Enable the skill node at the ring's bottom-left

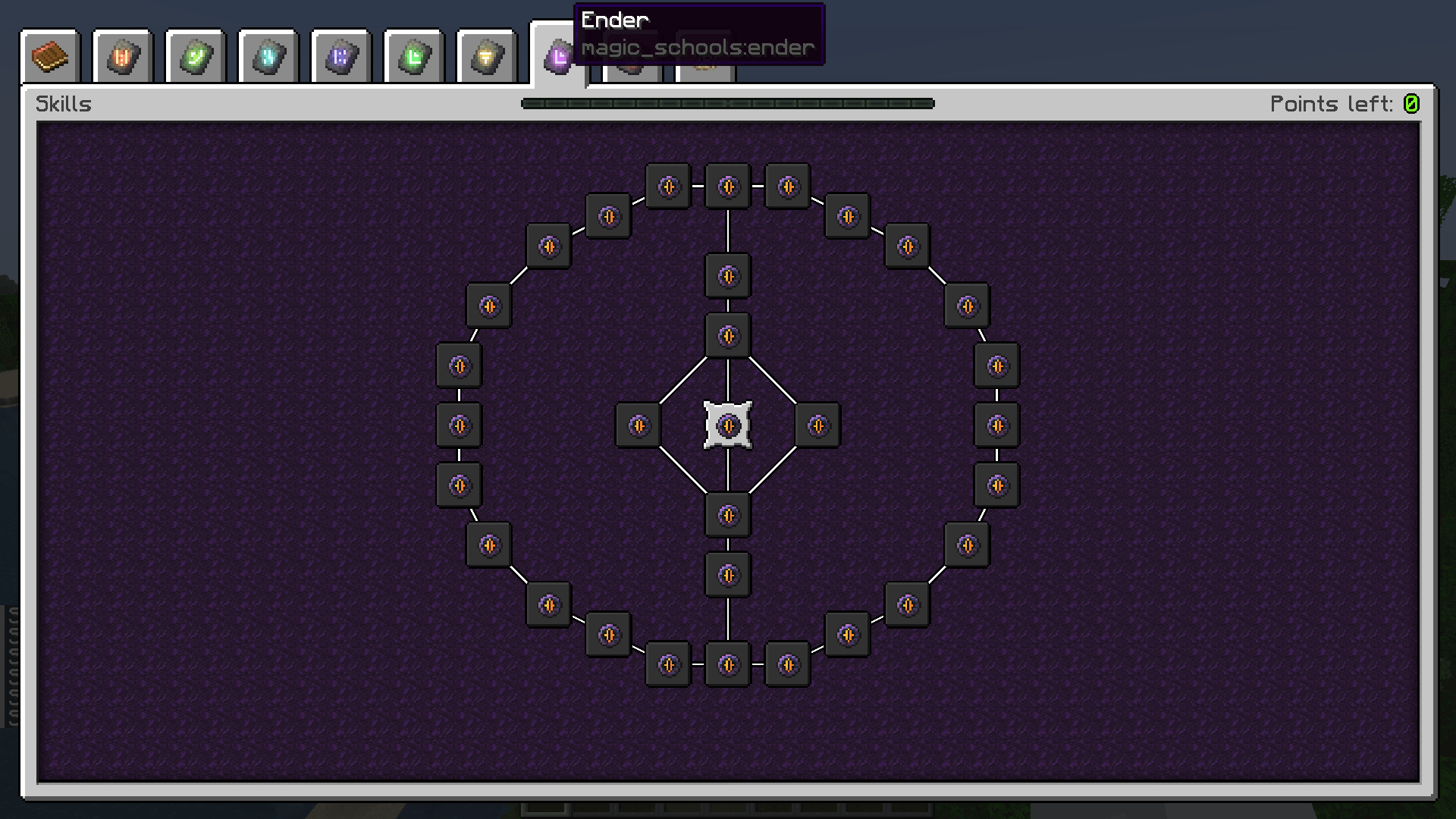[x=549, y=605]
